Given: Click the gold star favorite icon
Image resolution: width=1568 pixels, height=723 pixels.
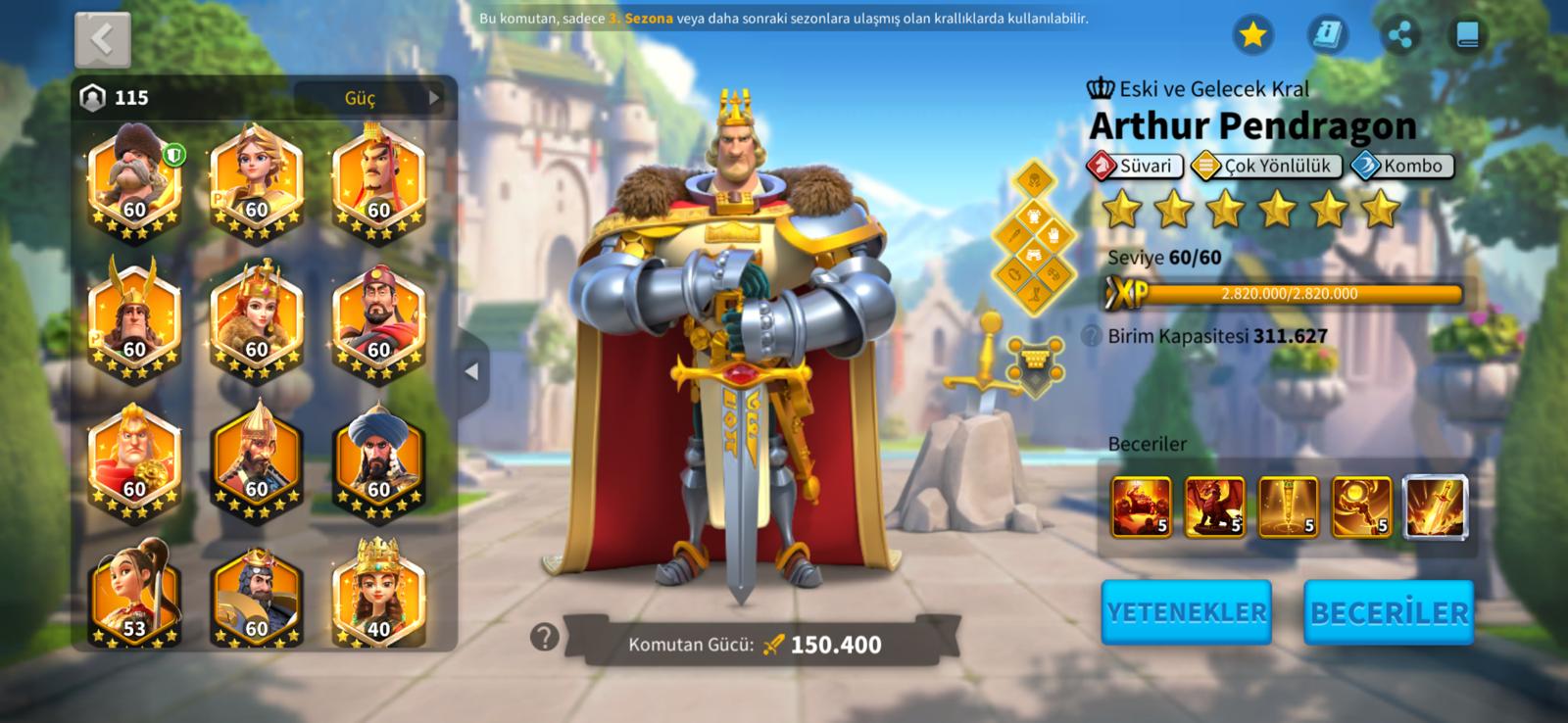Looking at the screenshot, I should (x=1252, y=35).
